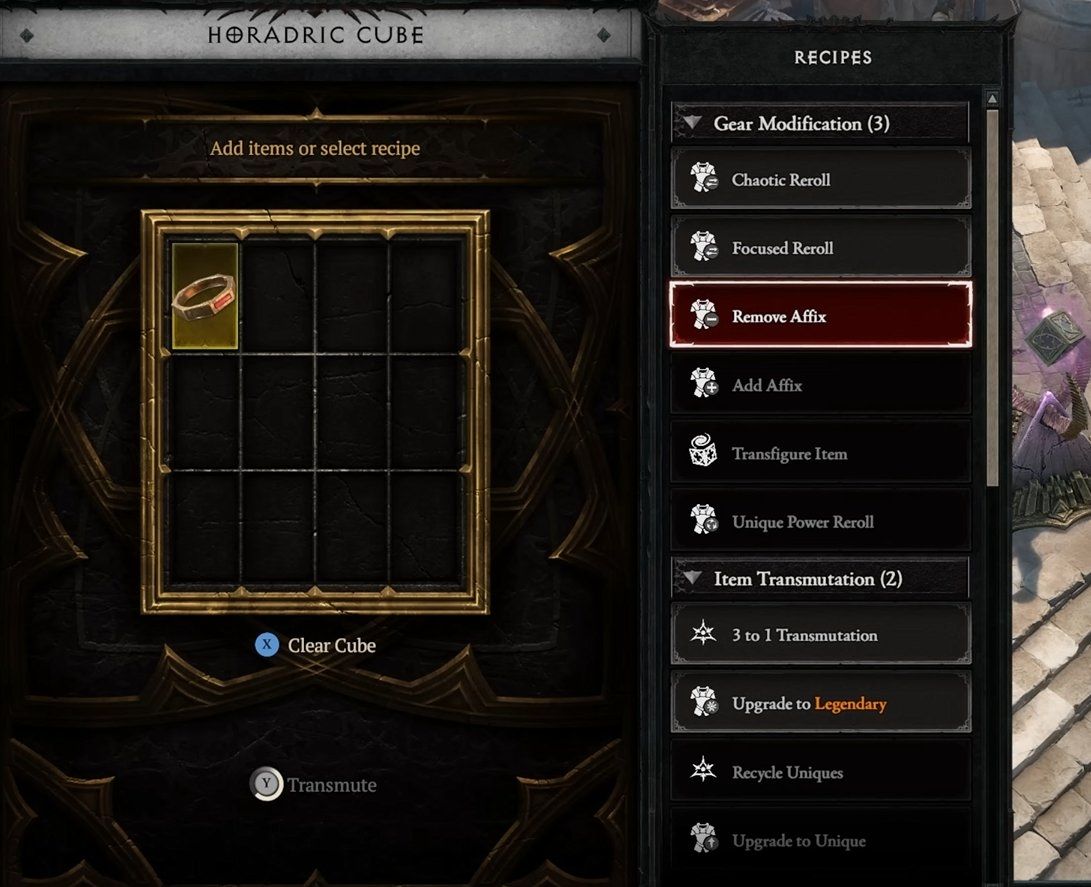Click the recipes list scrollbar
The width and height of the screenshot is (1091, 887).
(991, 300)
